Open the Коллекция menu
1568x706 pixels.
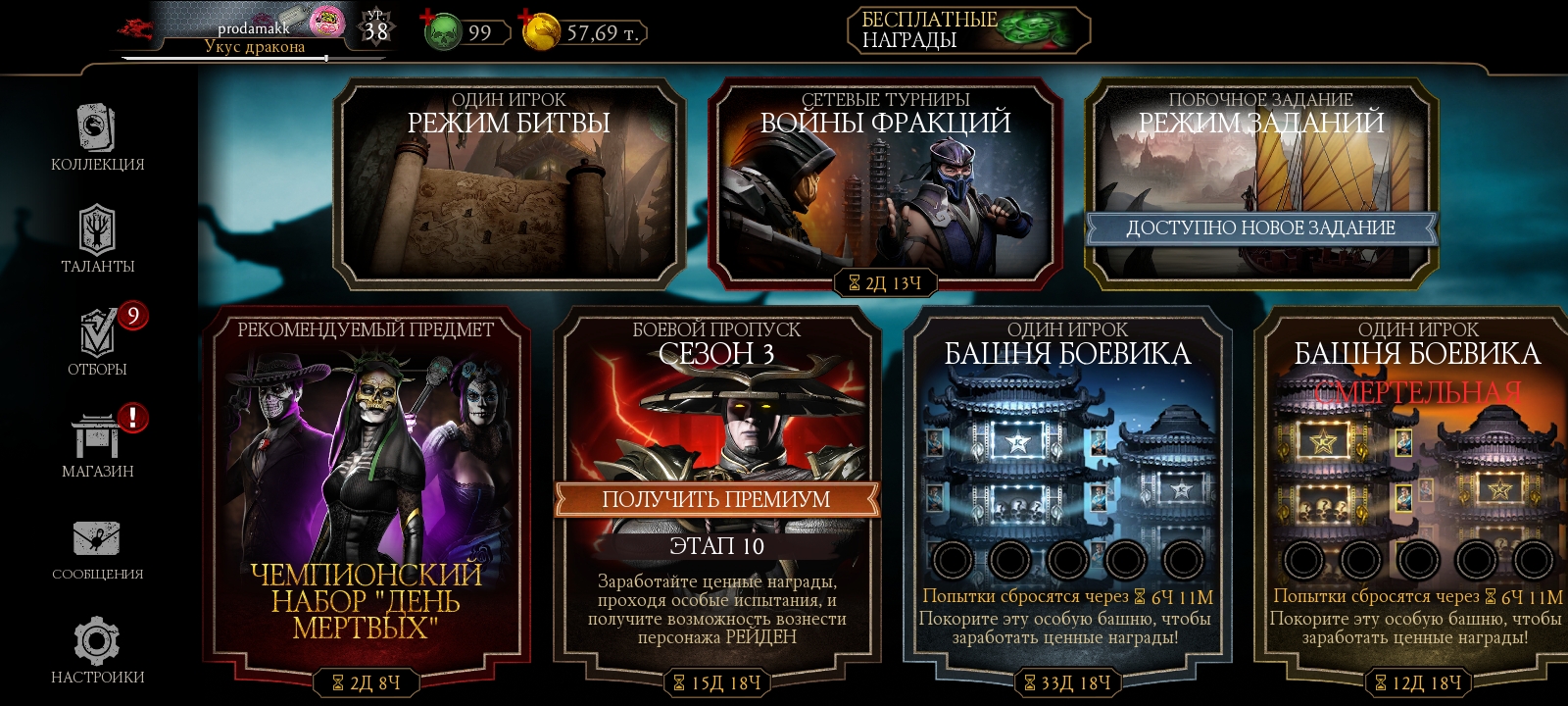tap(97, 138)
